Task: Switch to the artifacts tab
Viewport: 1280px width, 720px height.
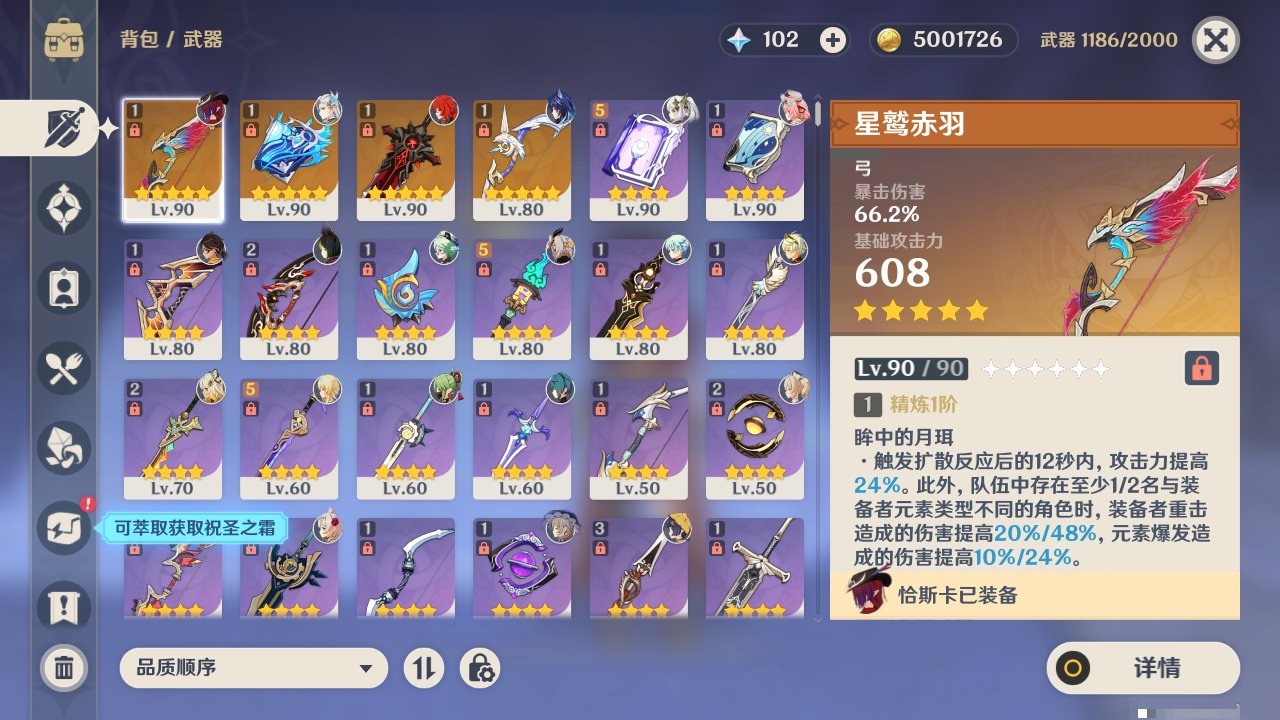Action: tap(64, 209)
